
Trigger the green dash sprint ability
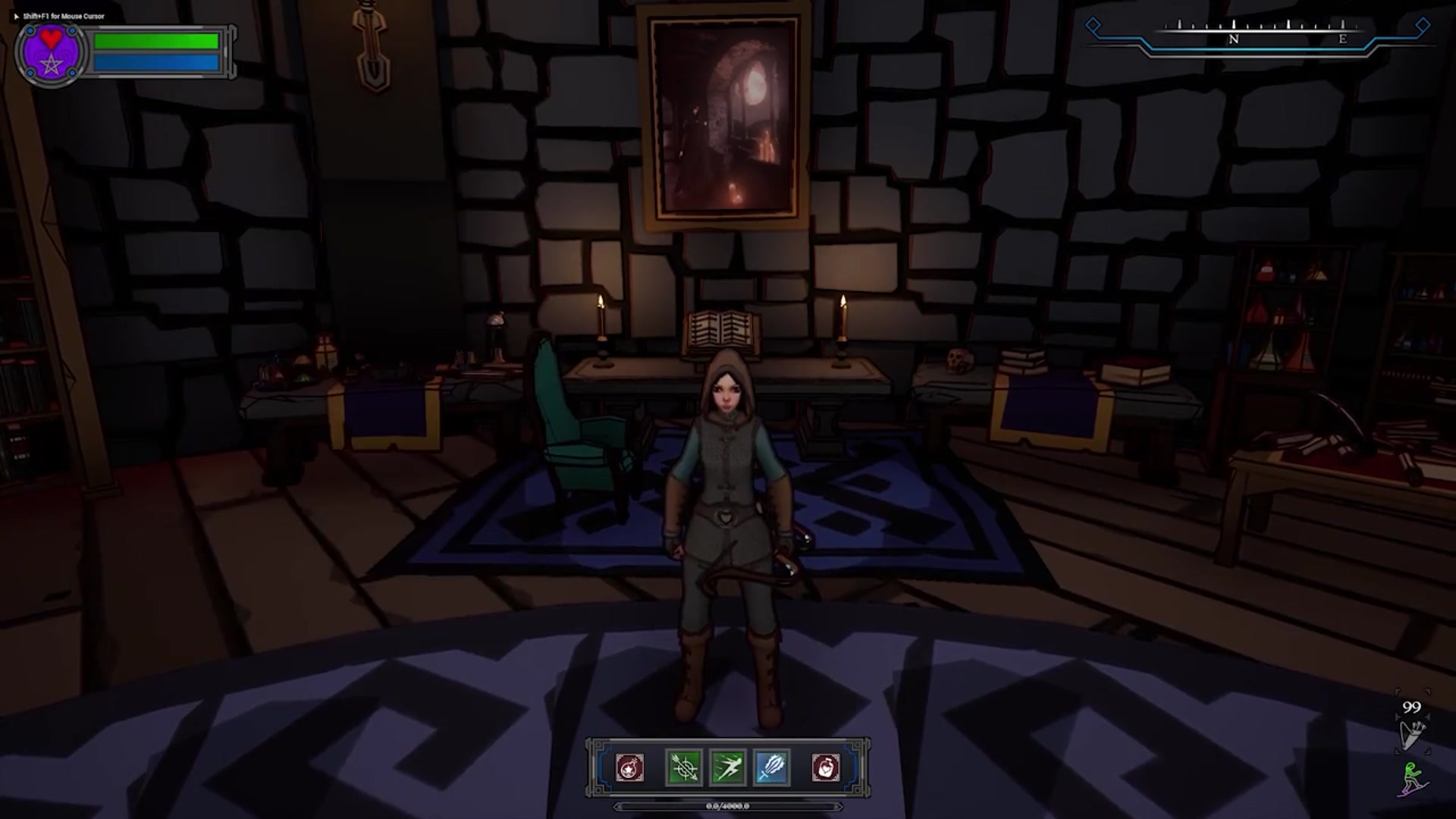point(727,767)
